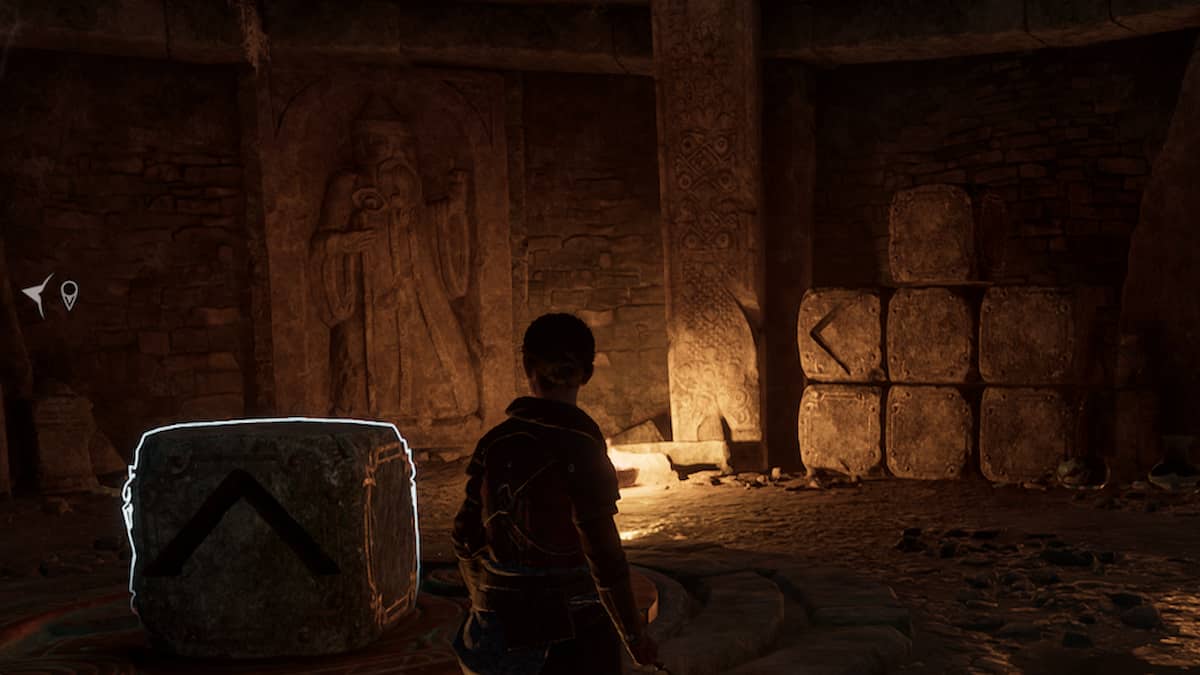Screen dimensions: 1200x675
Task: Select the white direction arrow indicator
Action: (x=37, y=293)
